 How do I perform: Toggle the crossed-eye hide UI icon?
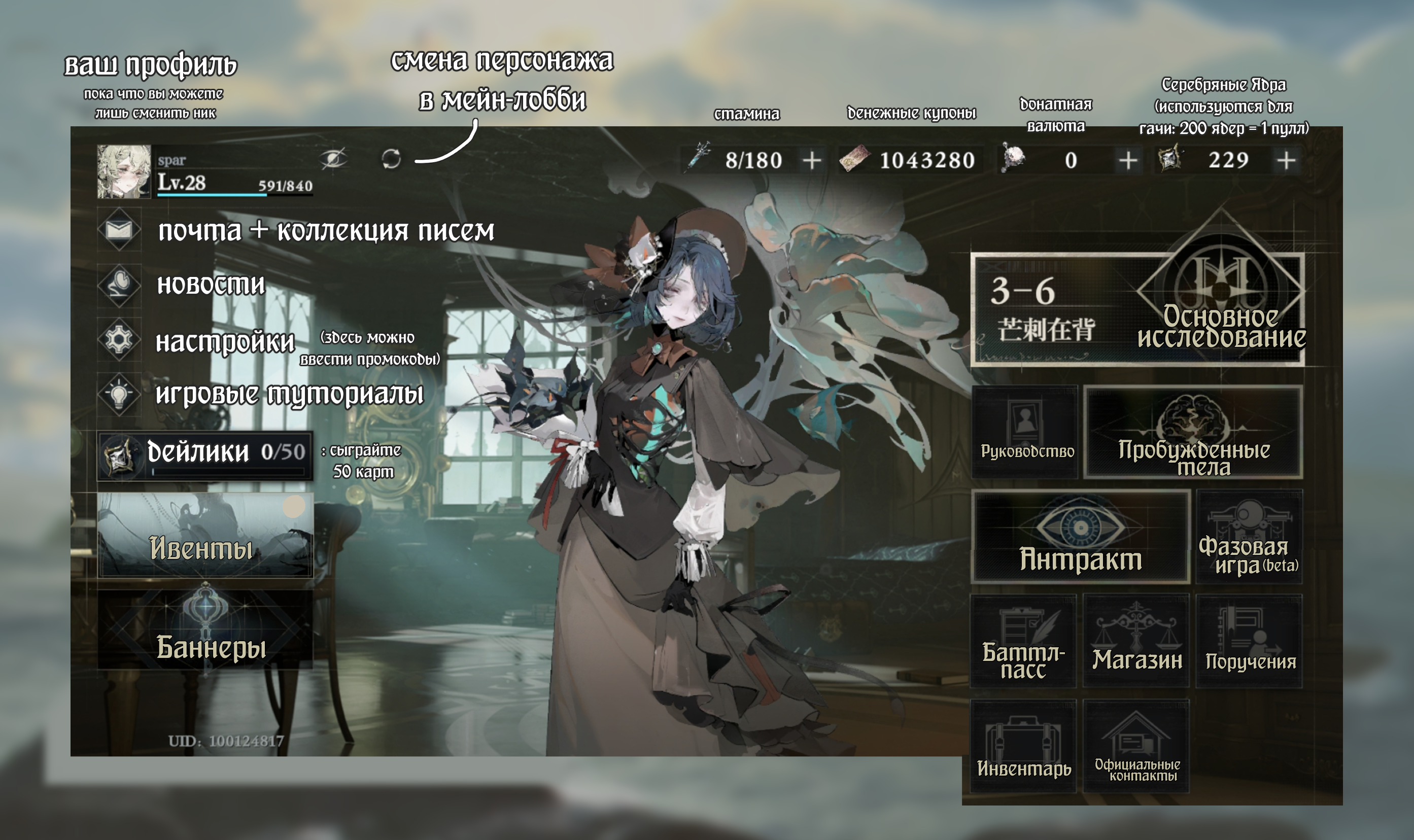click(x=333, y=158)
